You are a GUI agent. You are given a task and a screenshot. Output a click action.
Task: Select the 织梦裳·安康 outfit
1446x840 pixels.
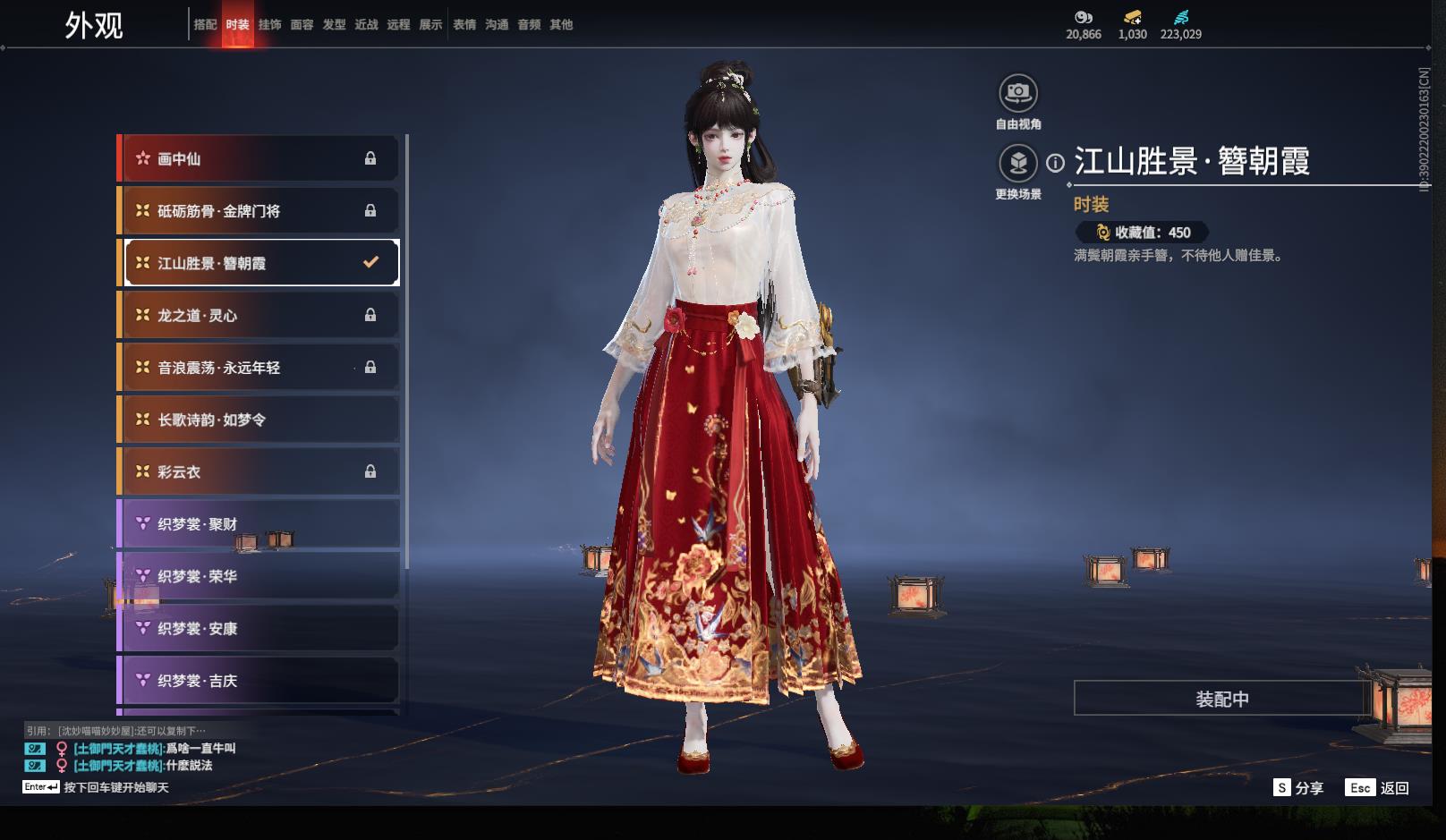tap(259, 629)
